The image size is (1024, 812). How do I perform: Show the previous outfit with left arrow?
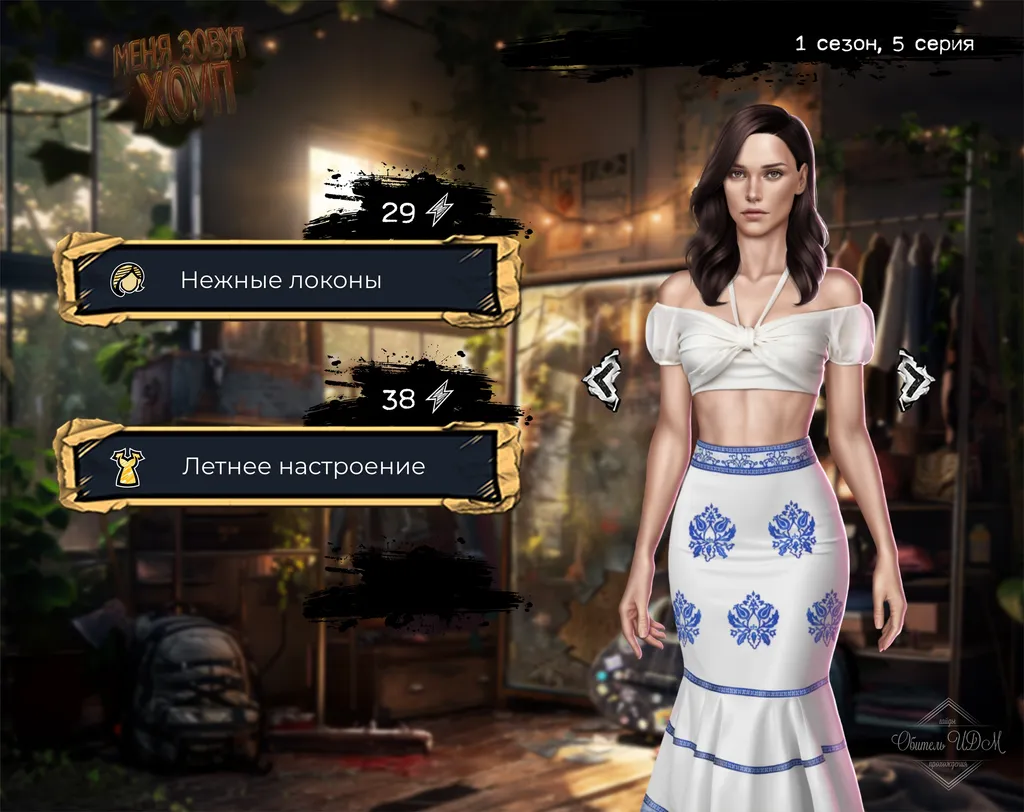click(604, 380)
